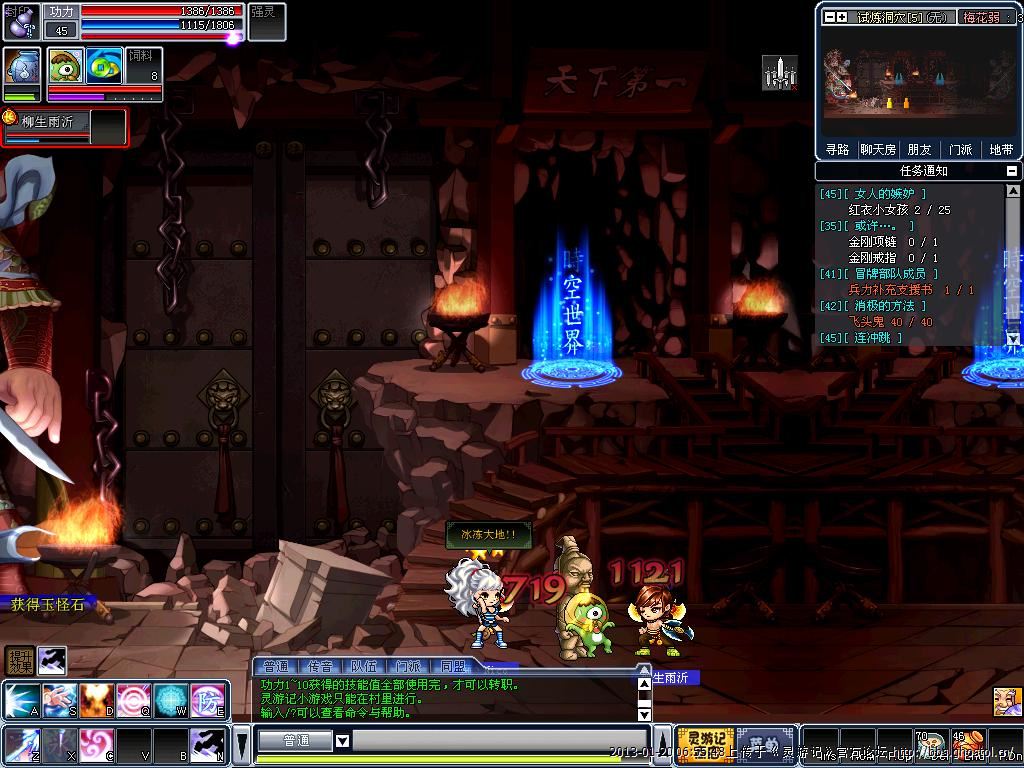Click the 寻路 pathfinding button
The height and width of the screenshot is (768, 1024).
point(837,149)
